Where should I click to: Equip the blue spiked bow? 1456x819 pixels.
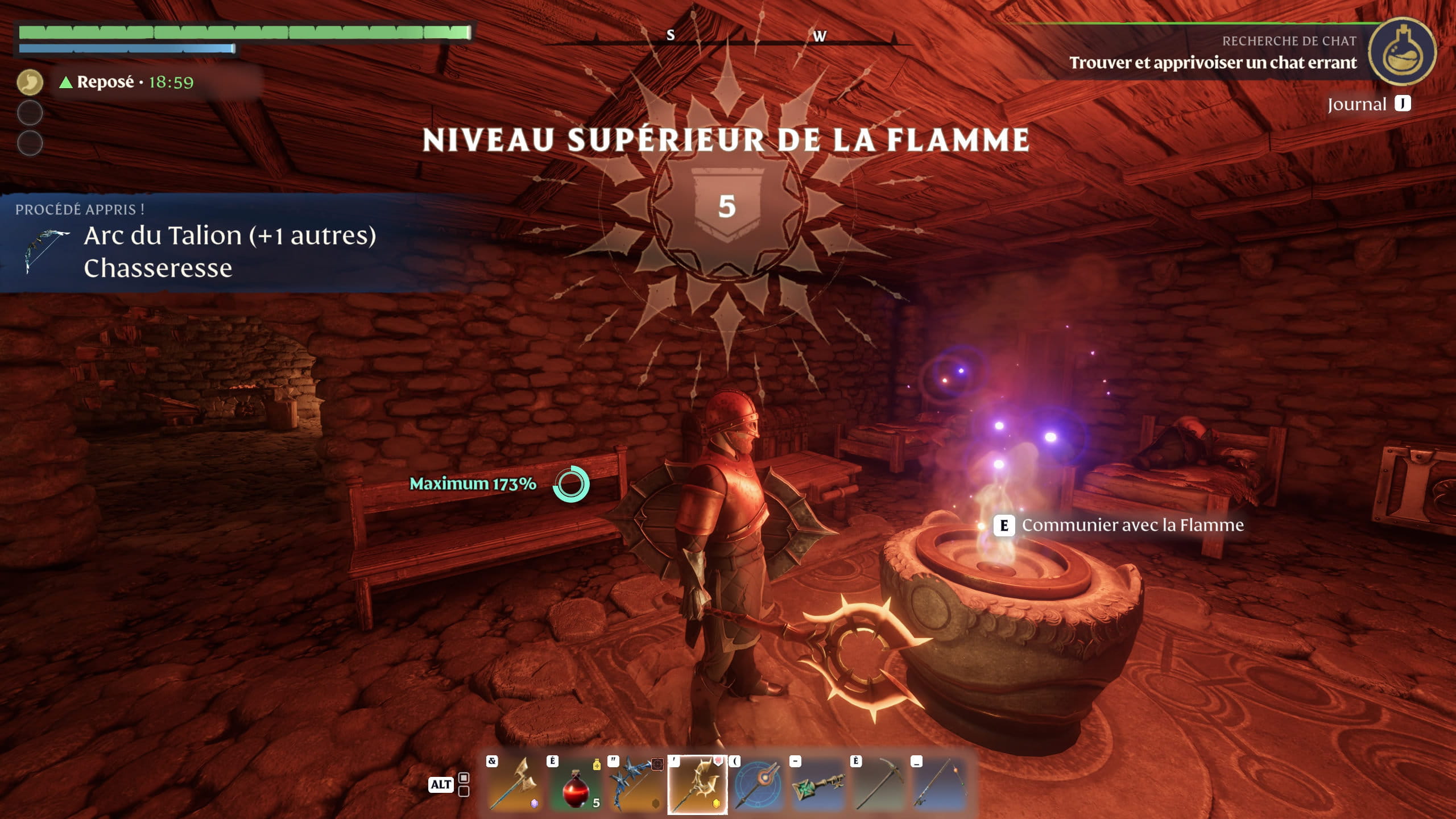coord(637,785)
